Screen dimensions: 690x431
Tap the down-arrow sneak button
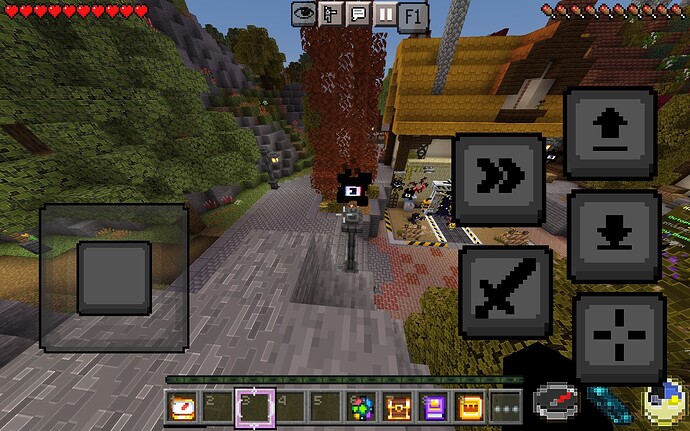click(x=613, y=236)
